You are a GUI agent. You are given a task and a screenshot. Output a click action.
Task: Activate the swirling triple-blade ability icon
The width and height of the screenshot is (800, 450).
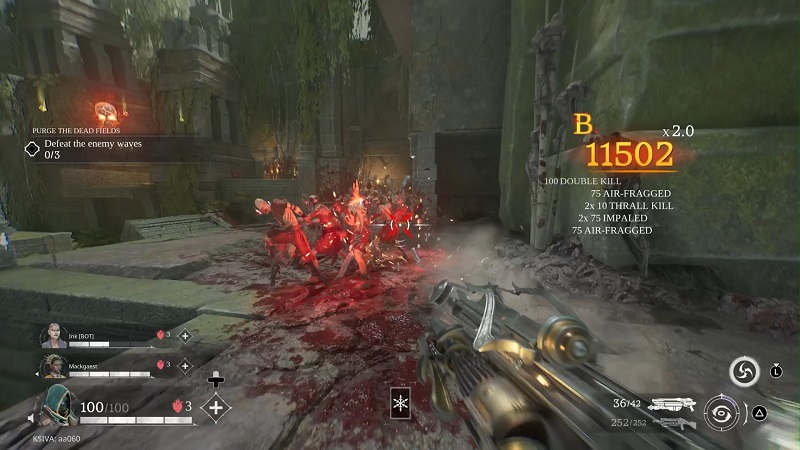tap(742, 371)
